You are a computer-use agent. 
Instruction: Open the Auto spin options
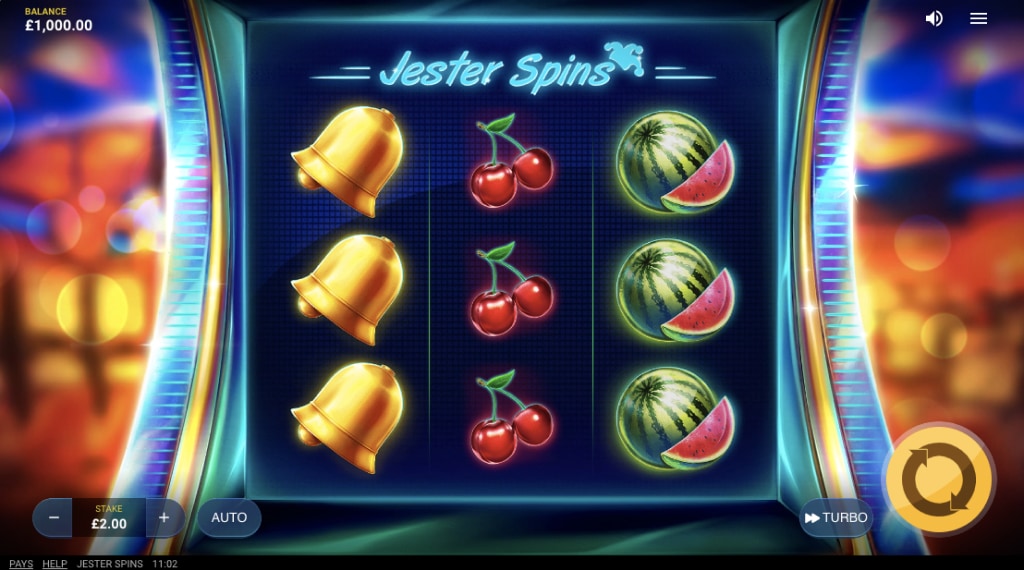coord(229,518)
